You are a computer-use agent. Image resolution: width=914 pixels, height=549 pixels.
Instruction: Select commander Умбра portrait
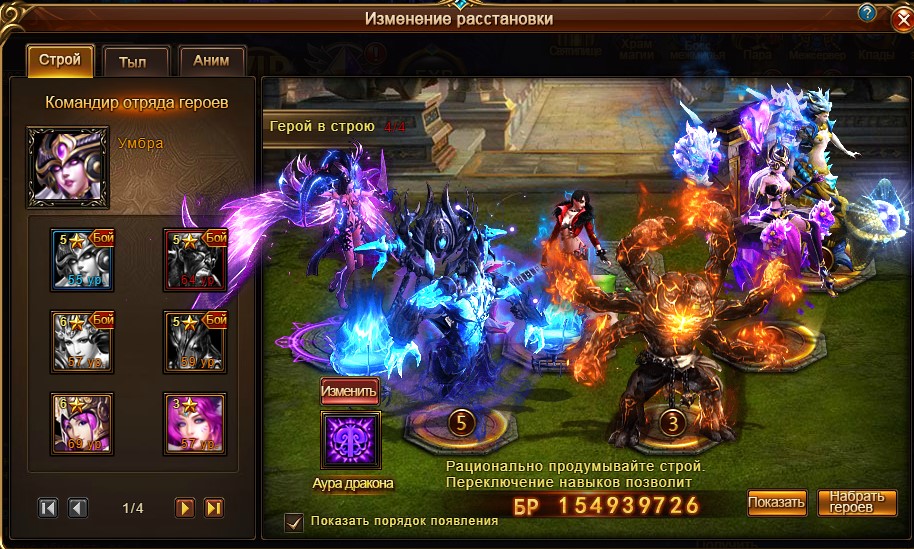pos(67,165)
